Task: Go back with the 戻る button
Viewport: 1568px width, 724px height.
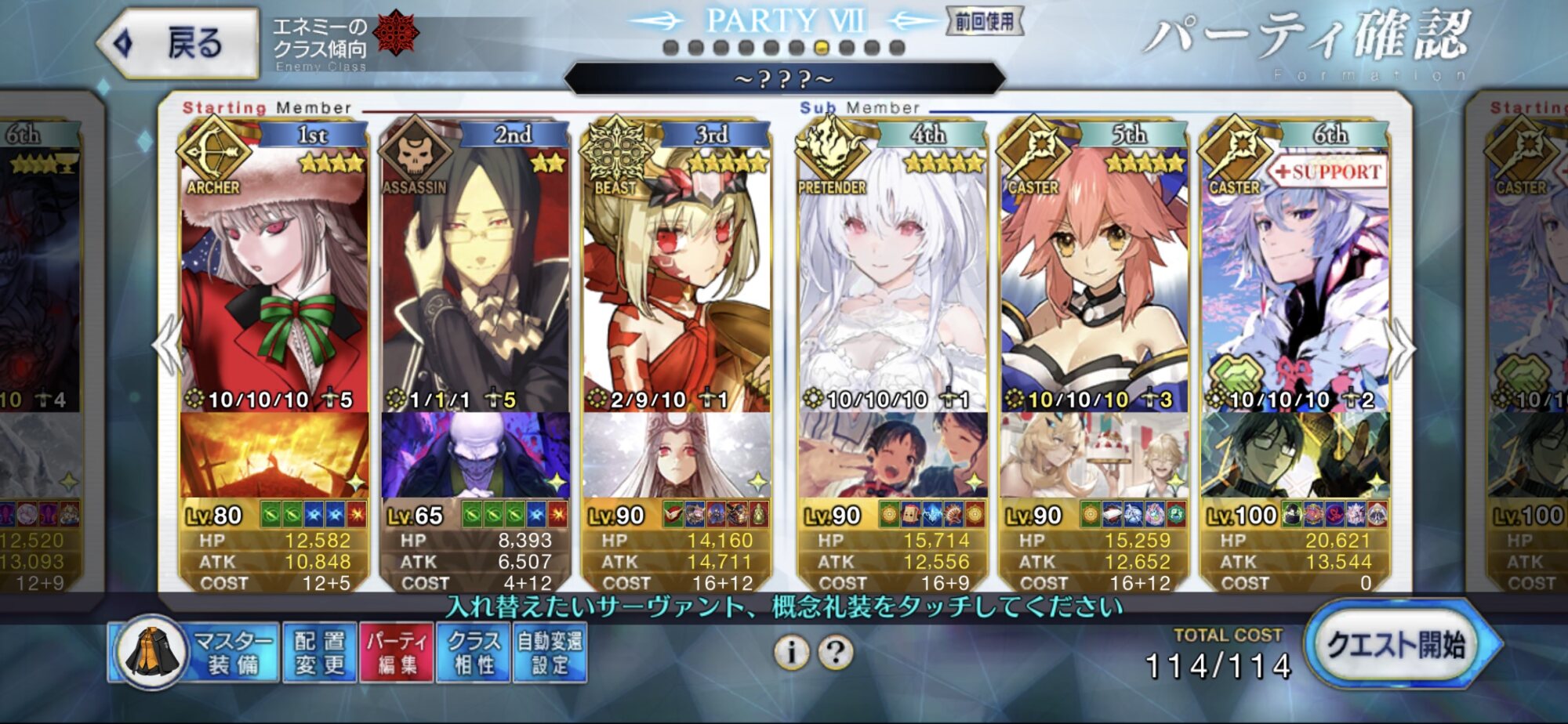Action: click(179, 43)
